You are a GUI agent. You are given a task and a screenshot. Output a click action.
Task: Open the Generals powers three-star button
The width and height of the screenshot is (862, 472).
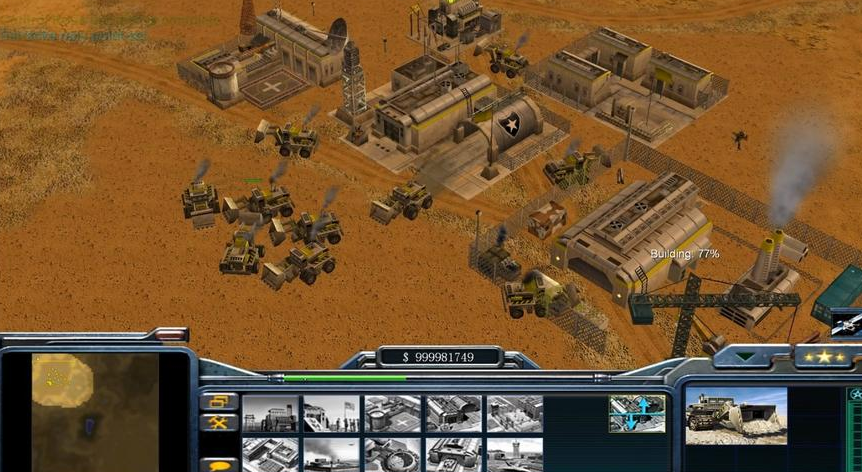pyautogui.click(x=825, y=357)
